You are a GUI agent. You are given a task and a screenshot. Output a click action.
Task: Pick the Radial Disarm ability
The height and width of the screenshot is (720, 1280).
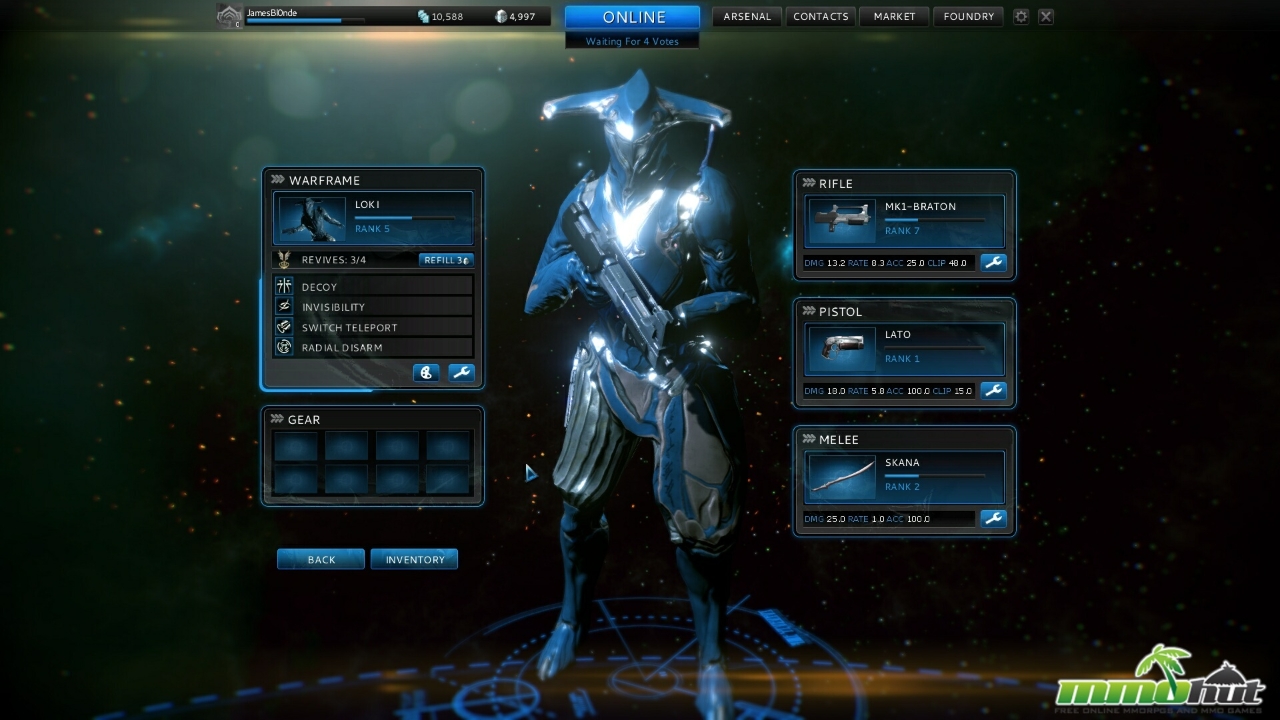click(x=372, y=347)
